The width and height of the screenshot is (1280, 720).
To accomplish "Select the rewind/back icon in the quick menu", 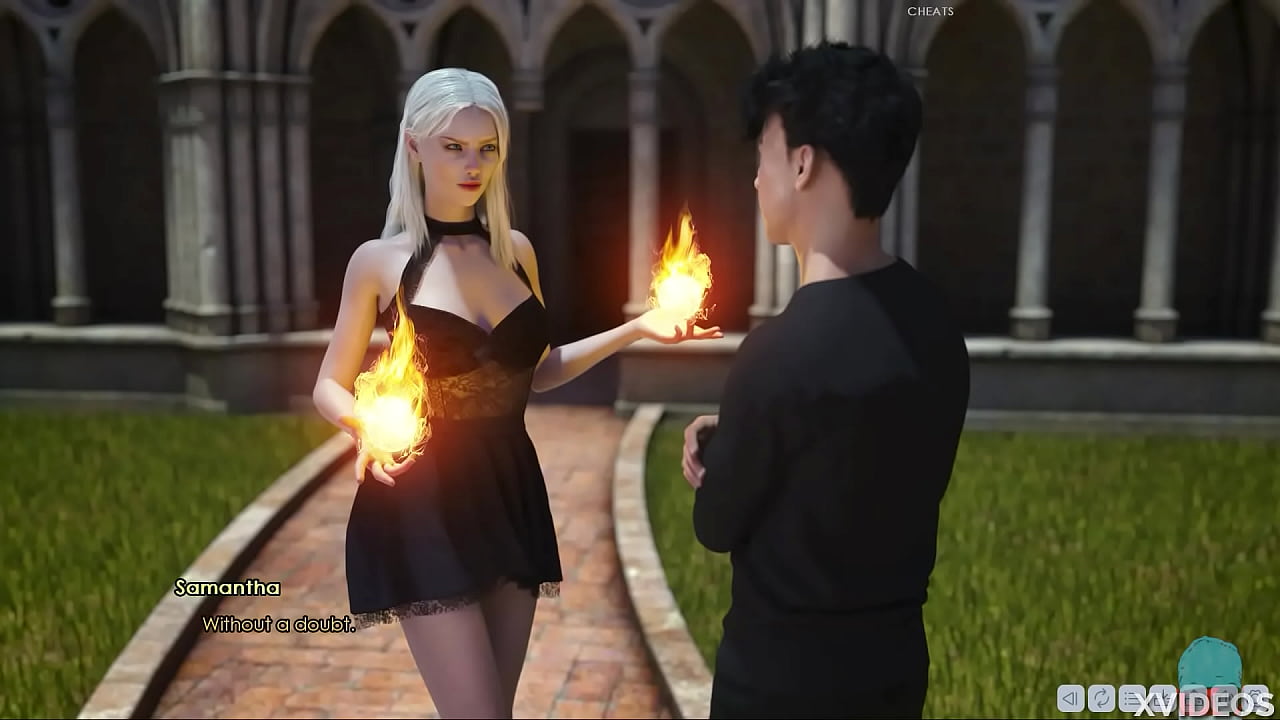I will [1071, 697].
